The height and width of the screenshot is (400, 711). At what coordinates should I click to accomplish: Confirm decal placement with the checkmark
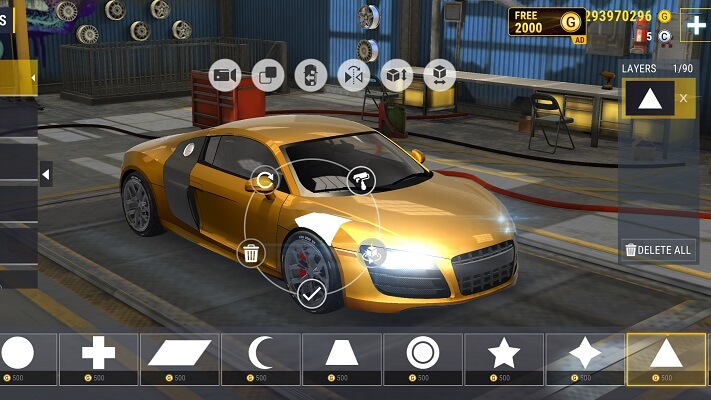(x=311, y=294)
